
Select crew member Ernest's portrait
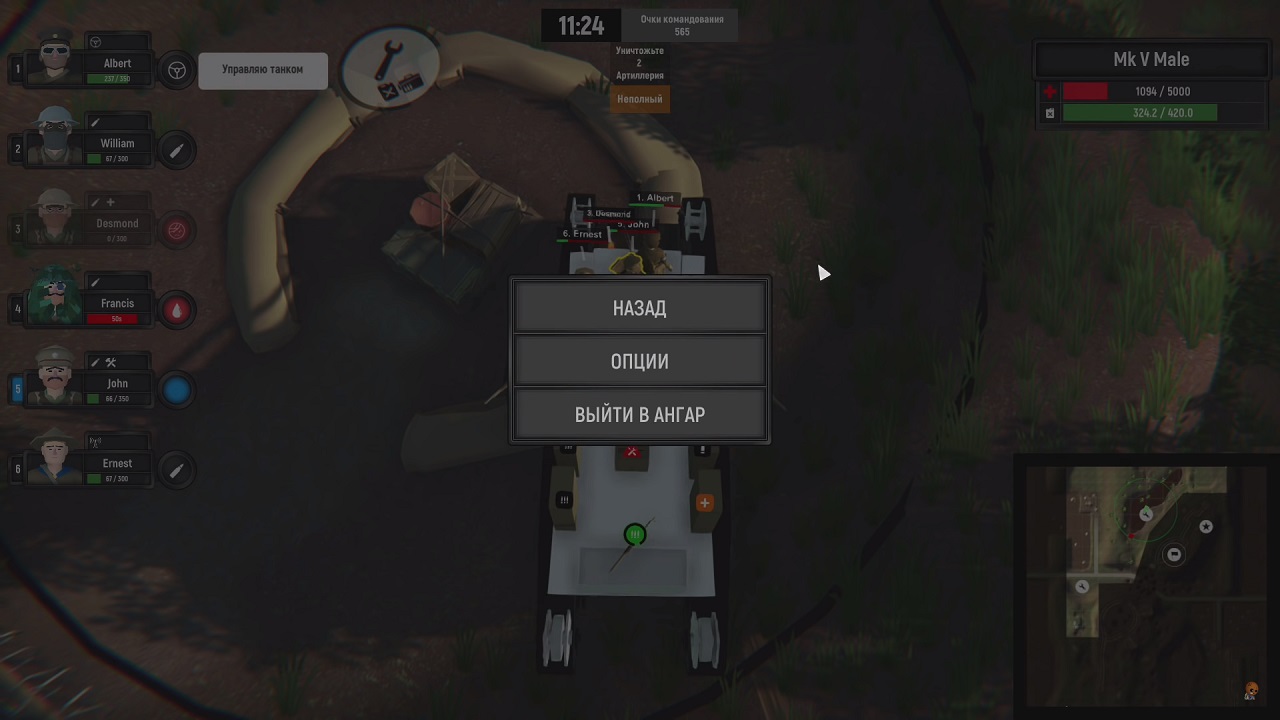[x=54, y=460]
